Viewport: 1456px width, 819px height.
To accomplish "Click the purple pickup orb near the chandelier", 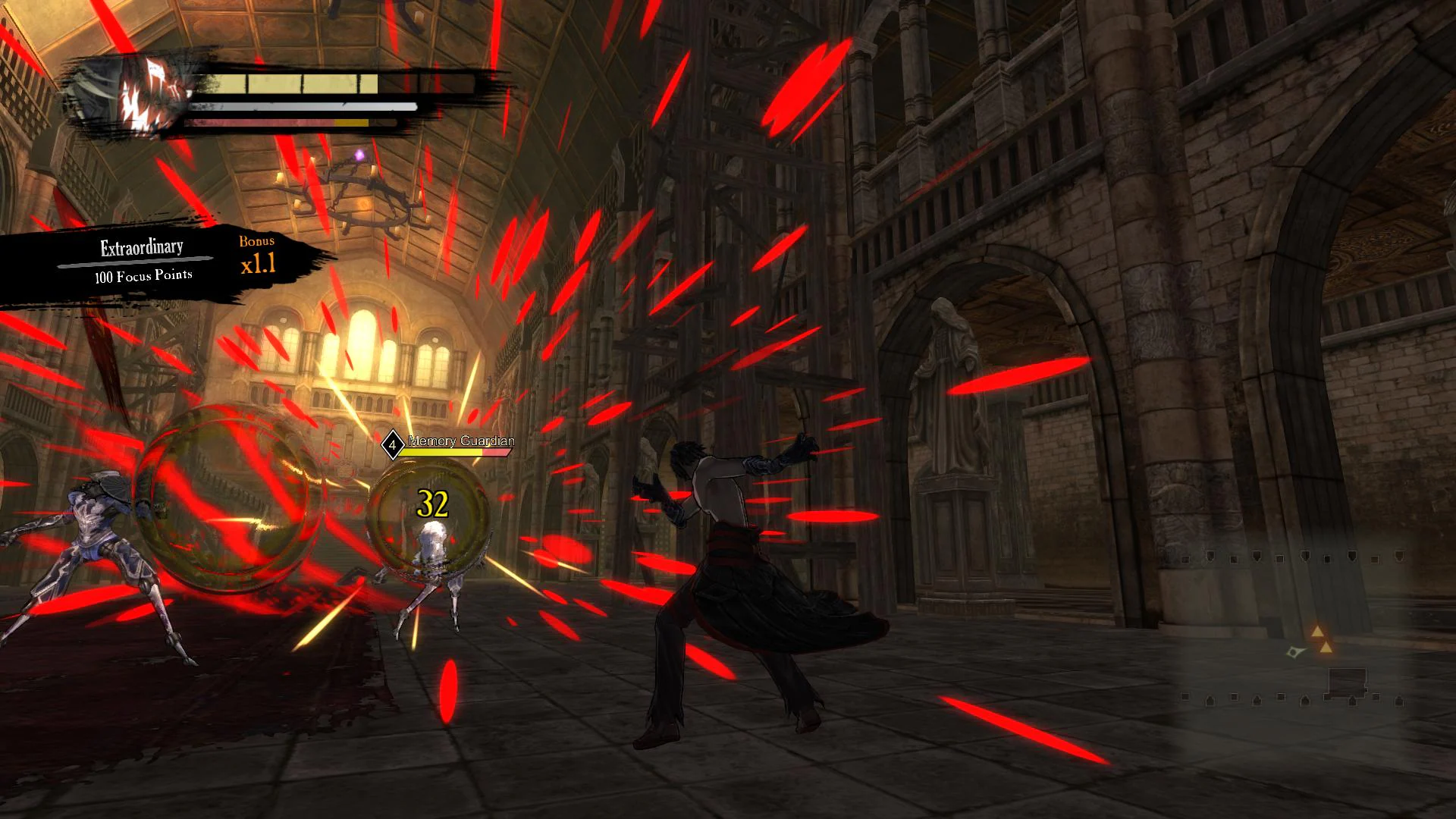I will click(x=359, y=154).
